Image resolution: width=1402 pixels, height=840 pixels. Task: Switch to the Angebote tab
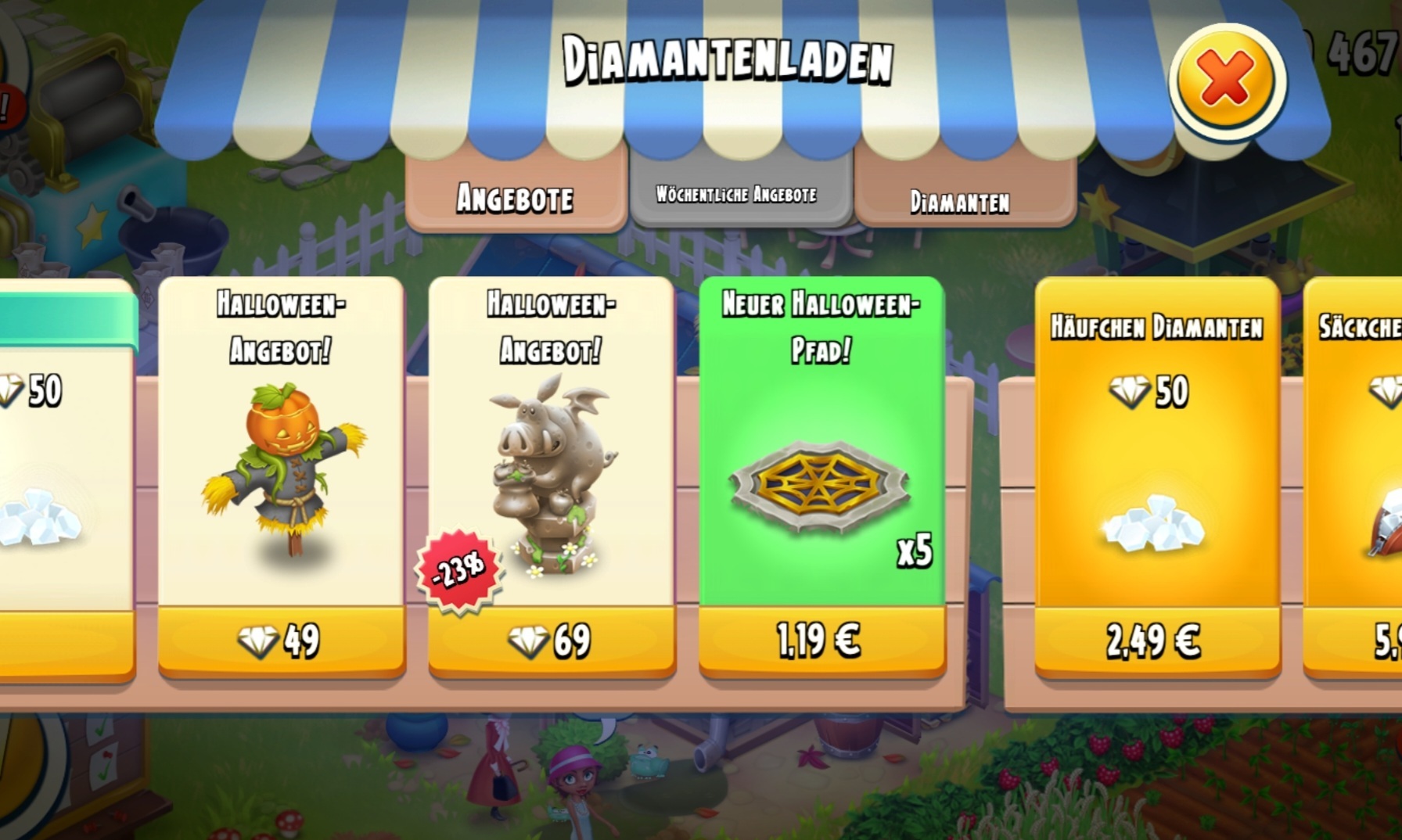(516, 198)
